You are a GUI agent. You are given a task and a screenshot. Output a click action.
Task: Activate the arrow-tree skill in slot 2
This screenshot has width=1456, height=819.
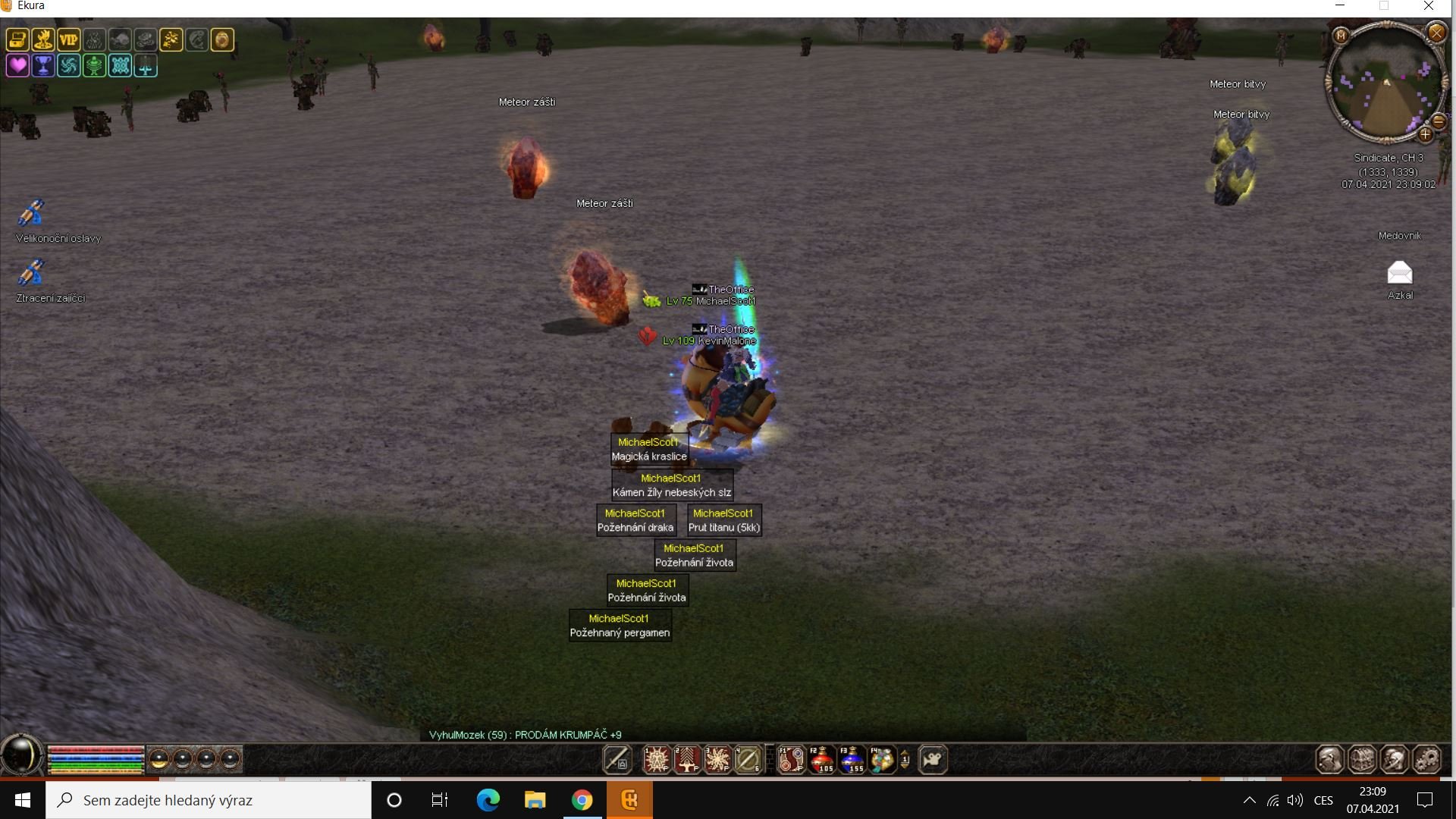pyautogui.click(x=687, y=759)
